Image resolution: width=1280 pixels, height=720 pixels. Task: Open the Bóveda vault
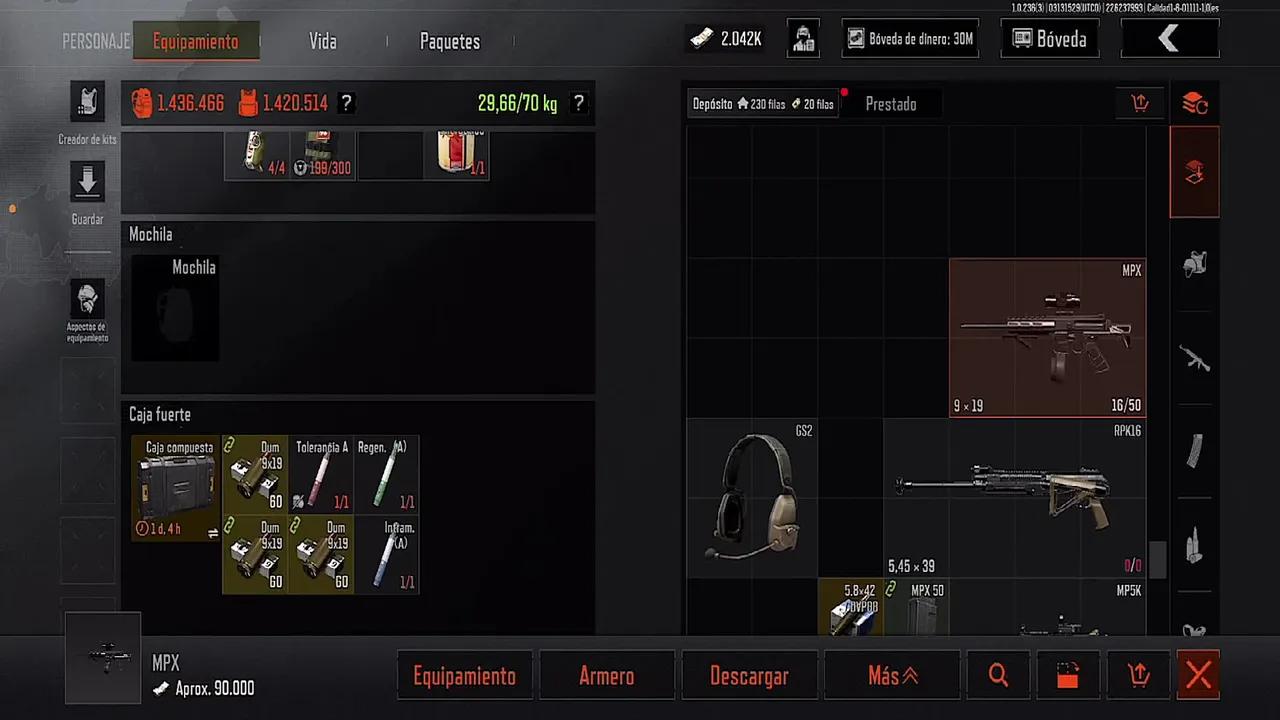pyautogui.click(x=1049, y=39)
